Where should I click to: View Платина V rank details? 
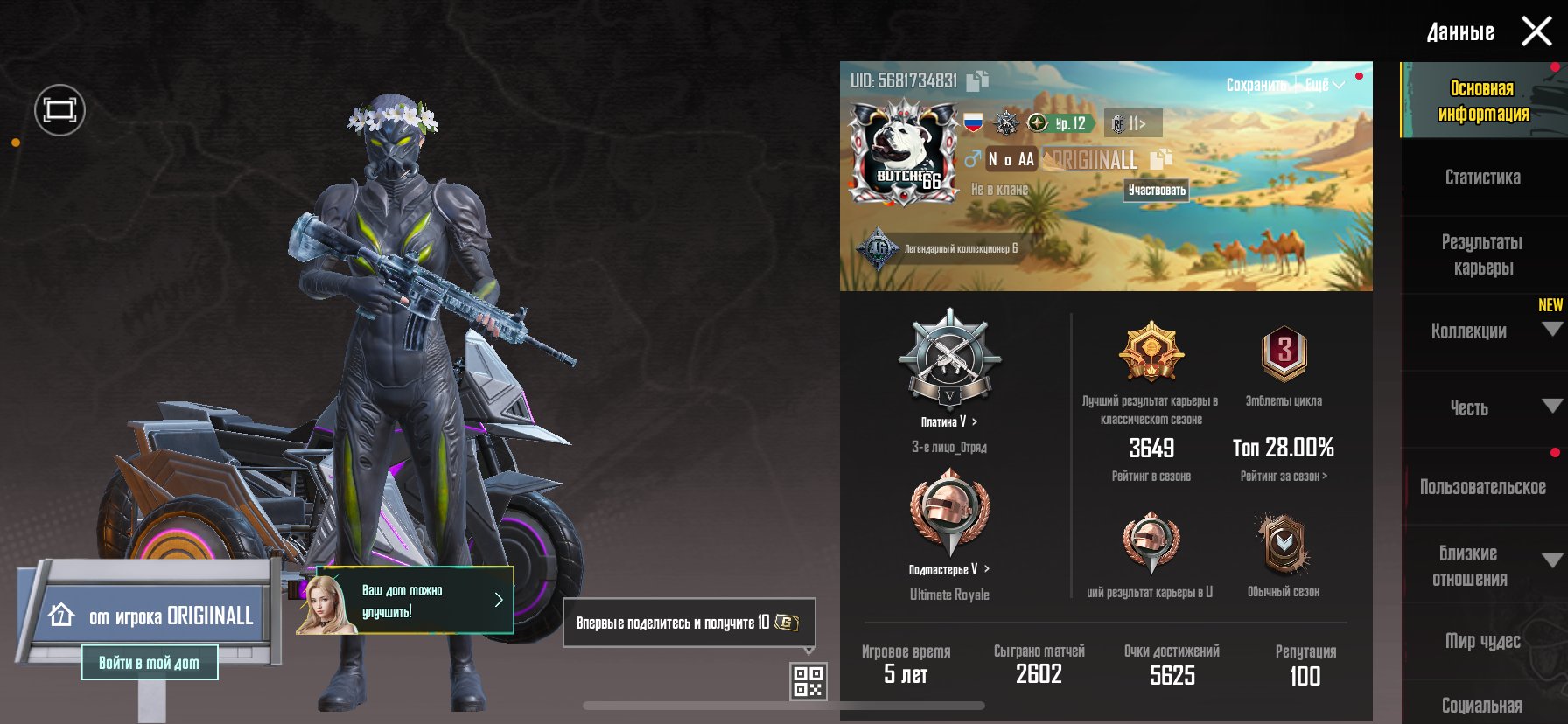[949, 421]
